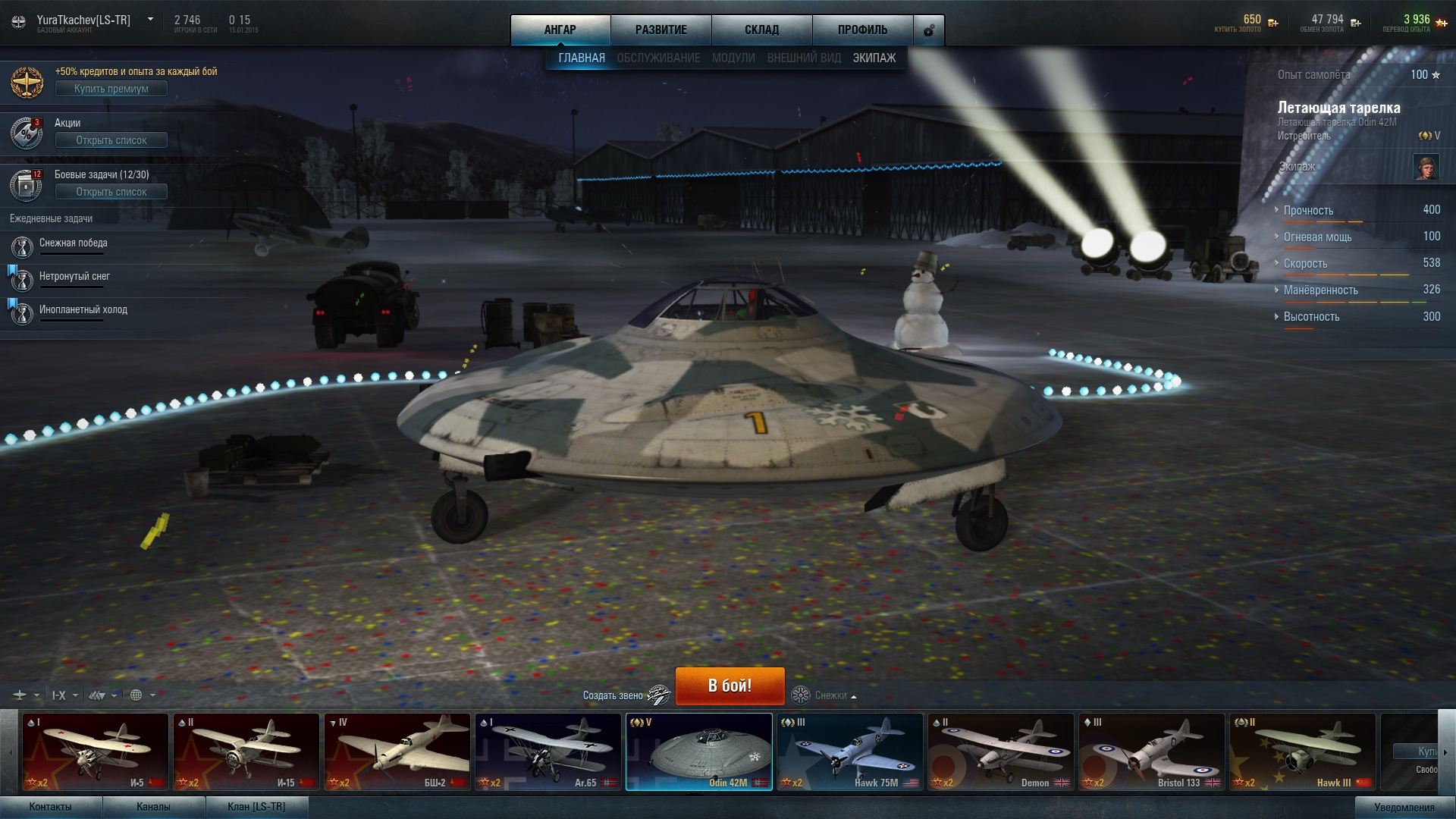Open the gear settings button
Screen dimensions: 1456x819
[928, 30]
